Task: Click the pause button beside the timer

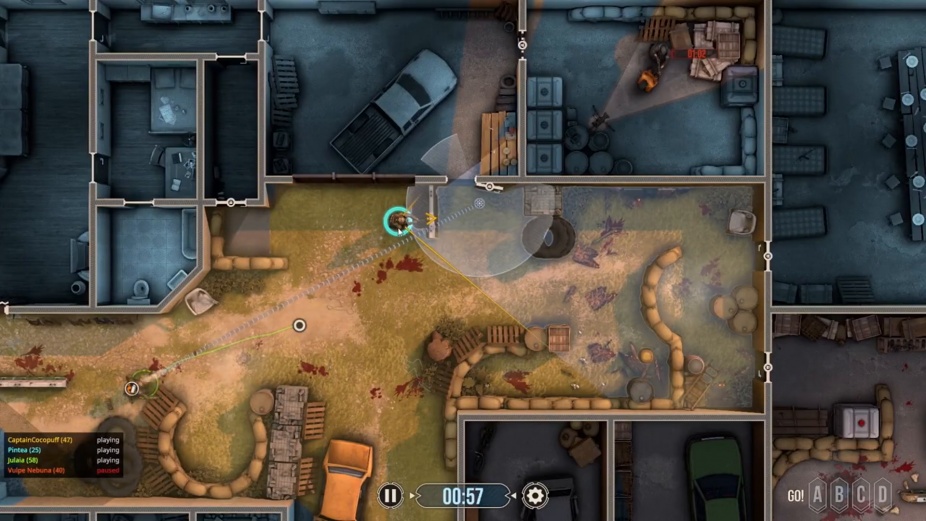Action: click(x=390, y=495)
